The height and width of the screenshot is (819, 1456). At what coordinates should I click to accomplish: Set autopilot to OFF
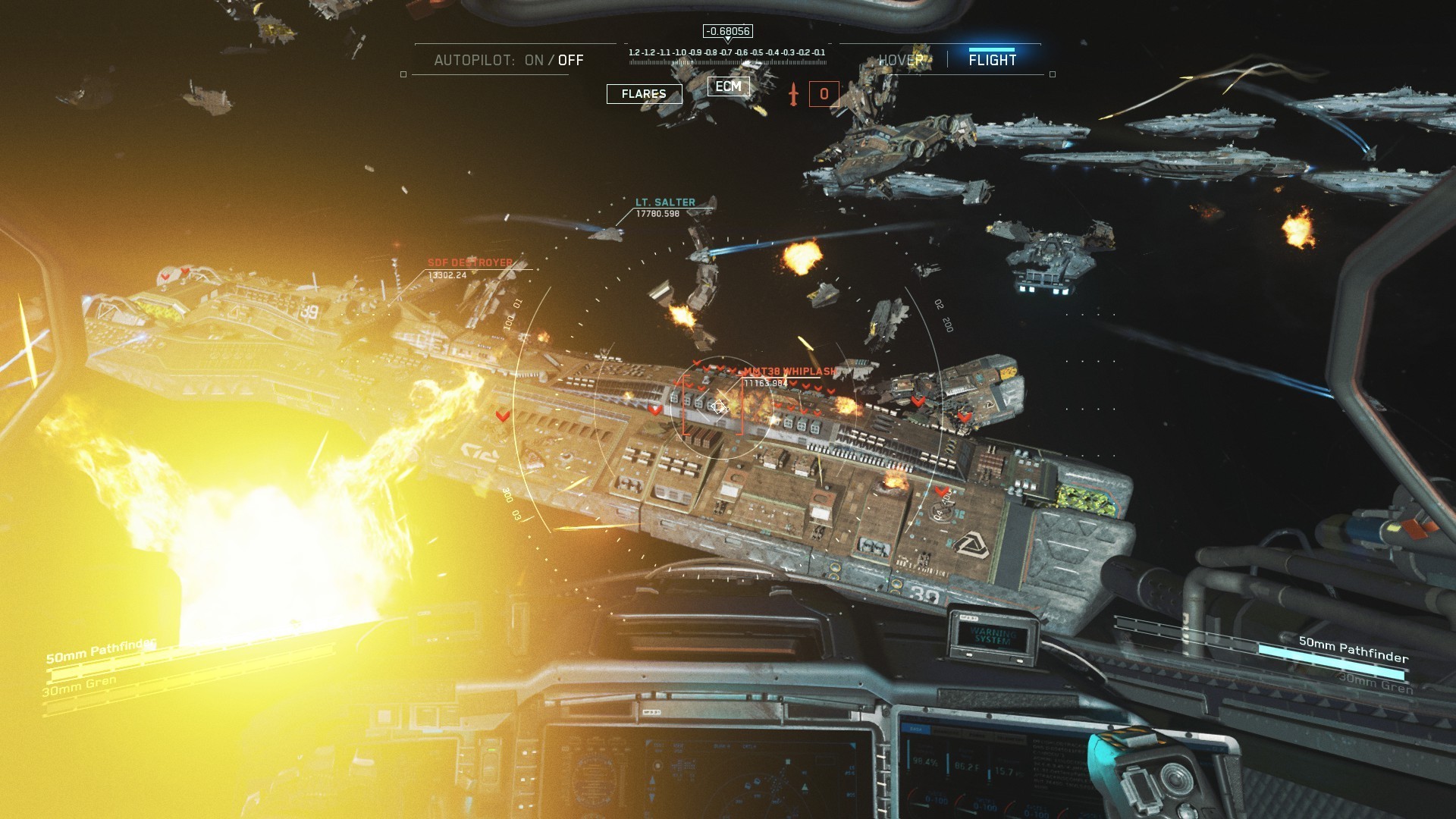point(571,60)
